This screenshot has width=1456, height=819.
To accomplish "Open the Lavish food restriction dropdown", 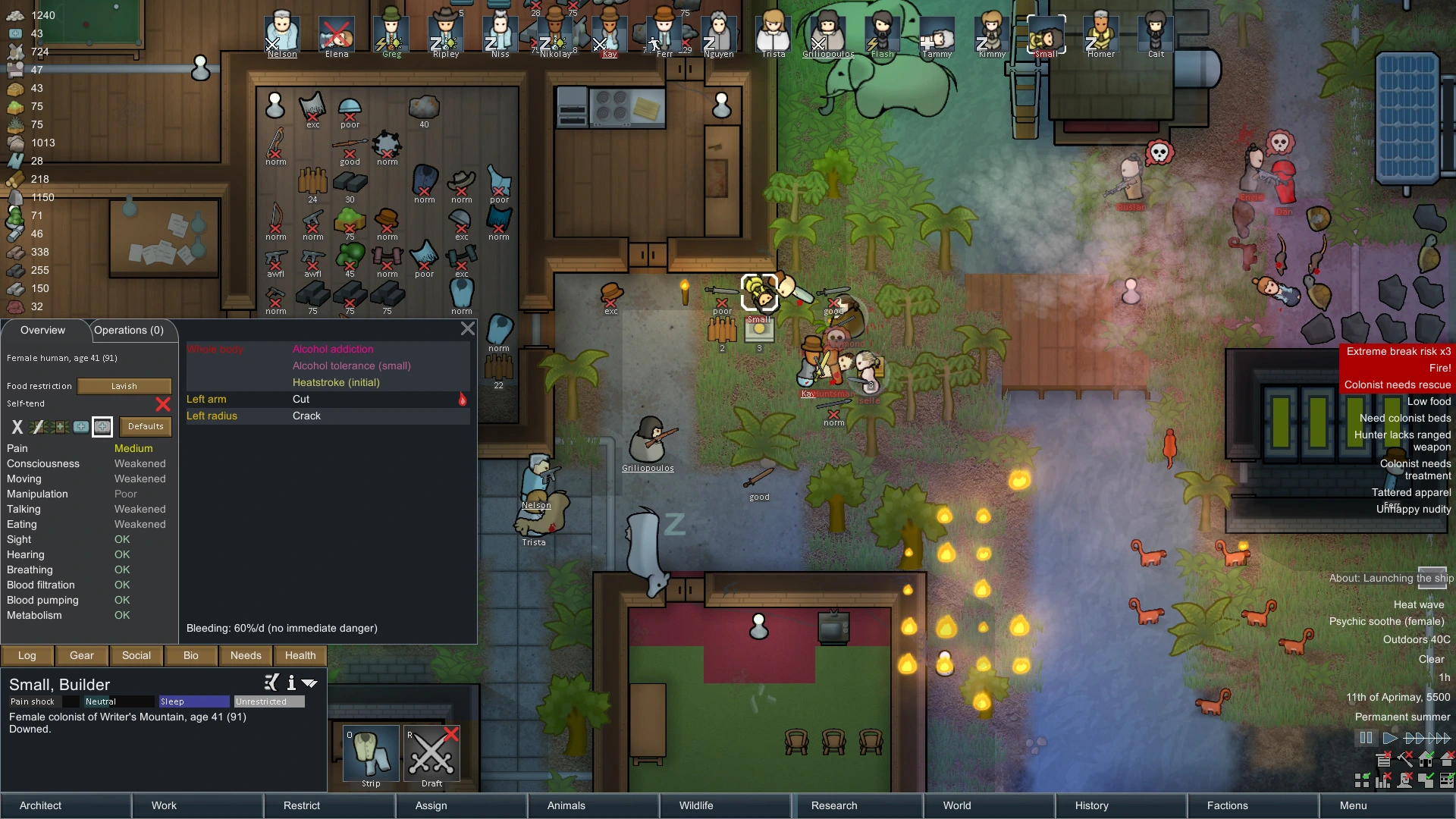I will pos(124,386).
